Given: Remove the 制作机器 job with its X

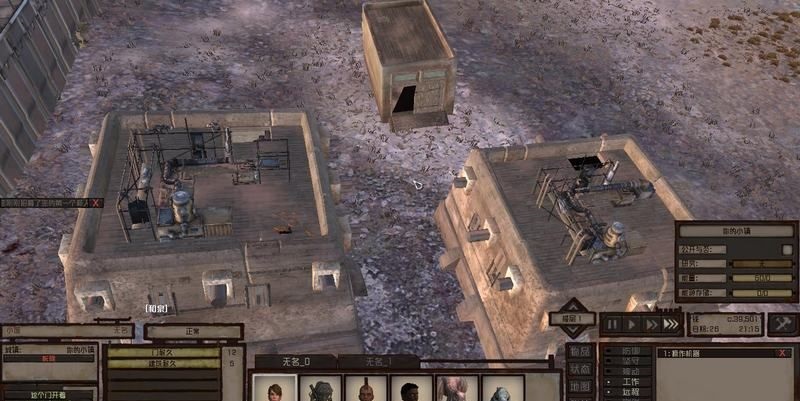Looking at the screenshot, I should [783, 353].
